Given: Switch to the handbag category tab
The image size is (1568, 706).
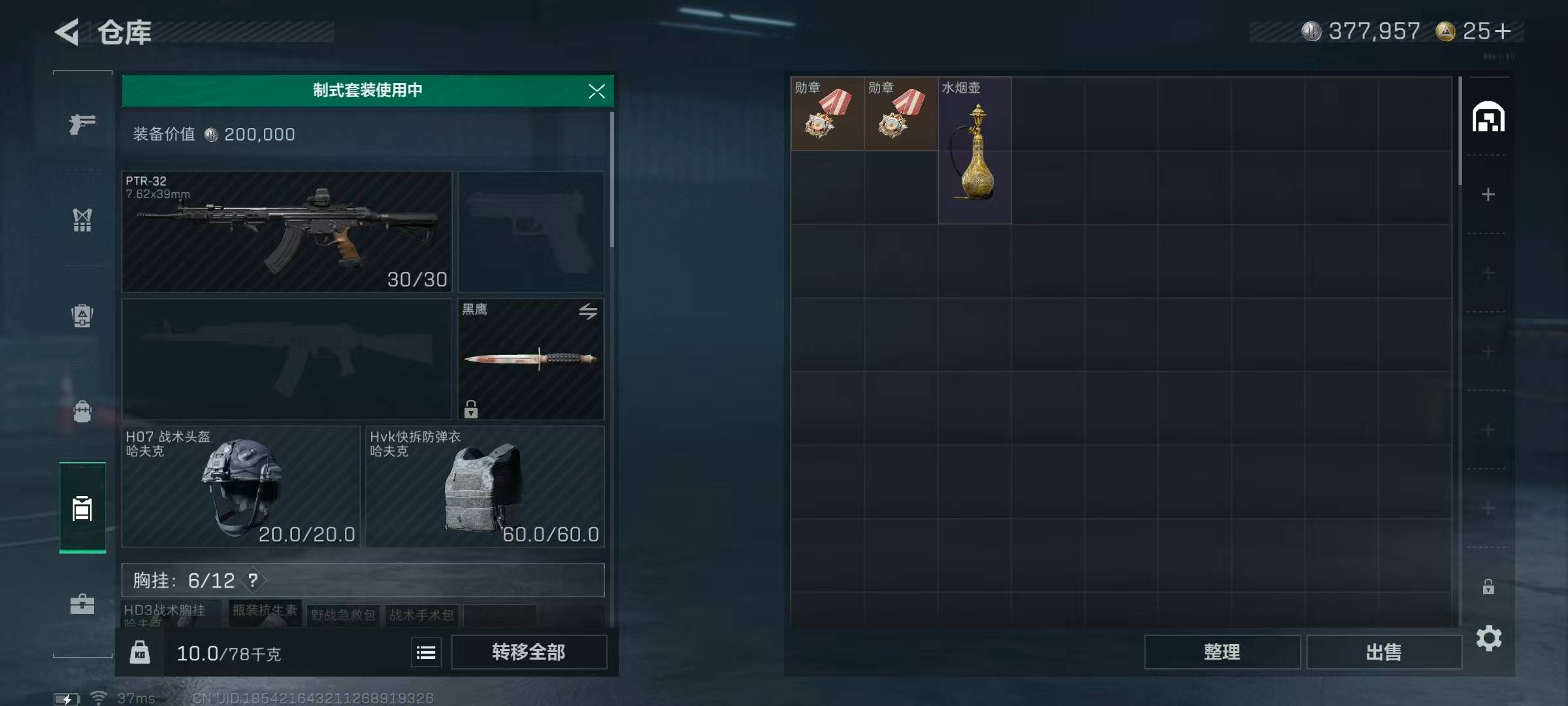Looking at the screenshot, I should [82, 412].
